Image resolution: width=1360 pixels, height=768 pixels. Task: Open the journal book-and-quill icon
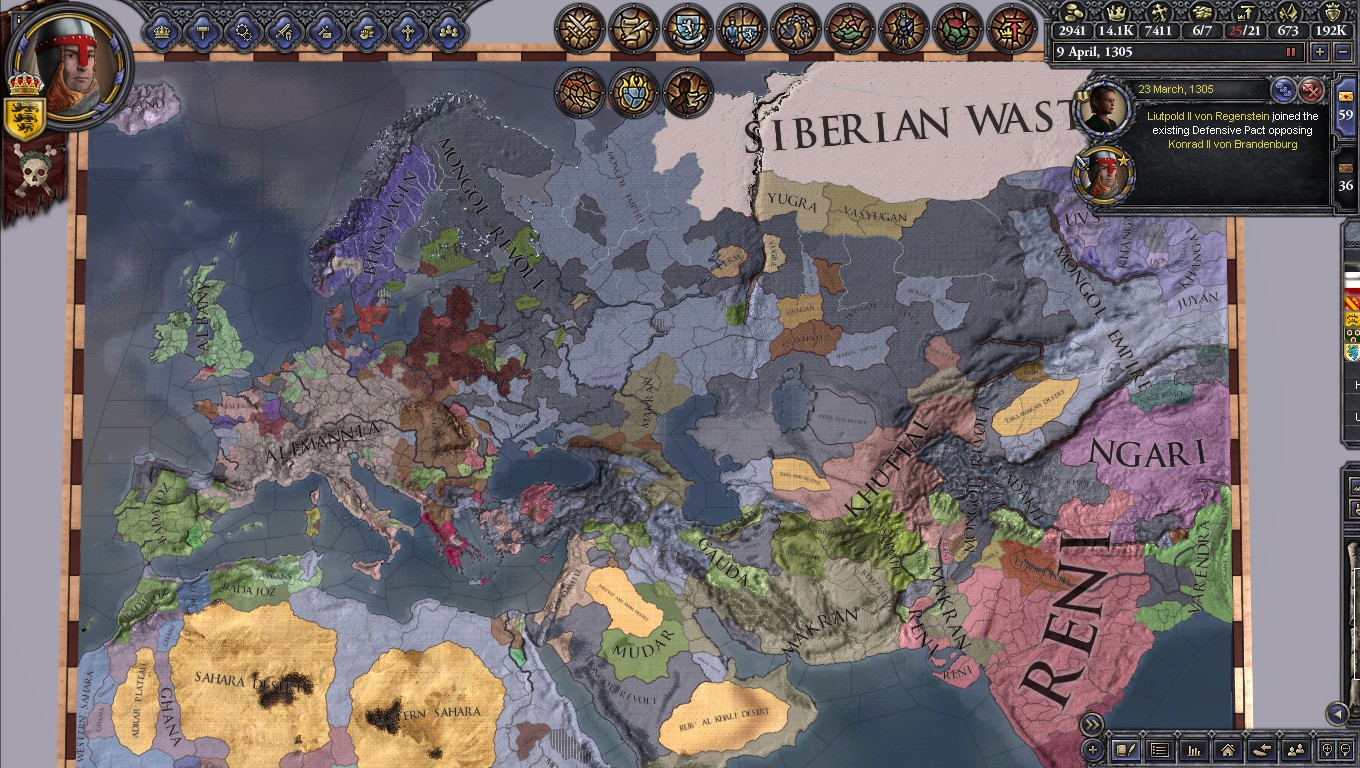tap(1125, 750)
